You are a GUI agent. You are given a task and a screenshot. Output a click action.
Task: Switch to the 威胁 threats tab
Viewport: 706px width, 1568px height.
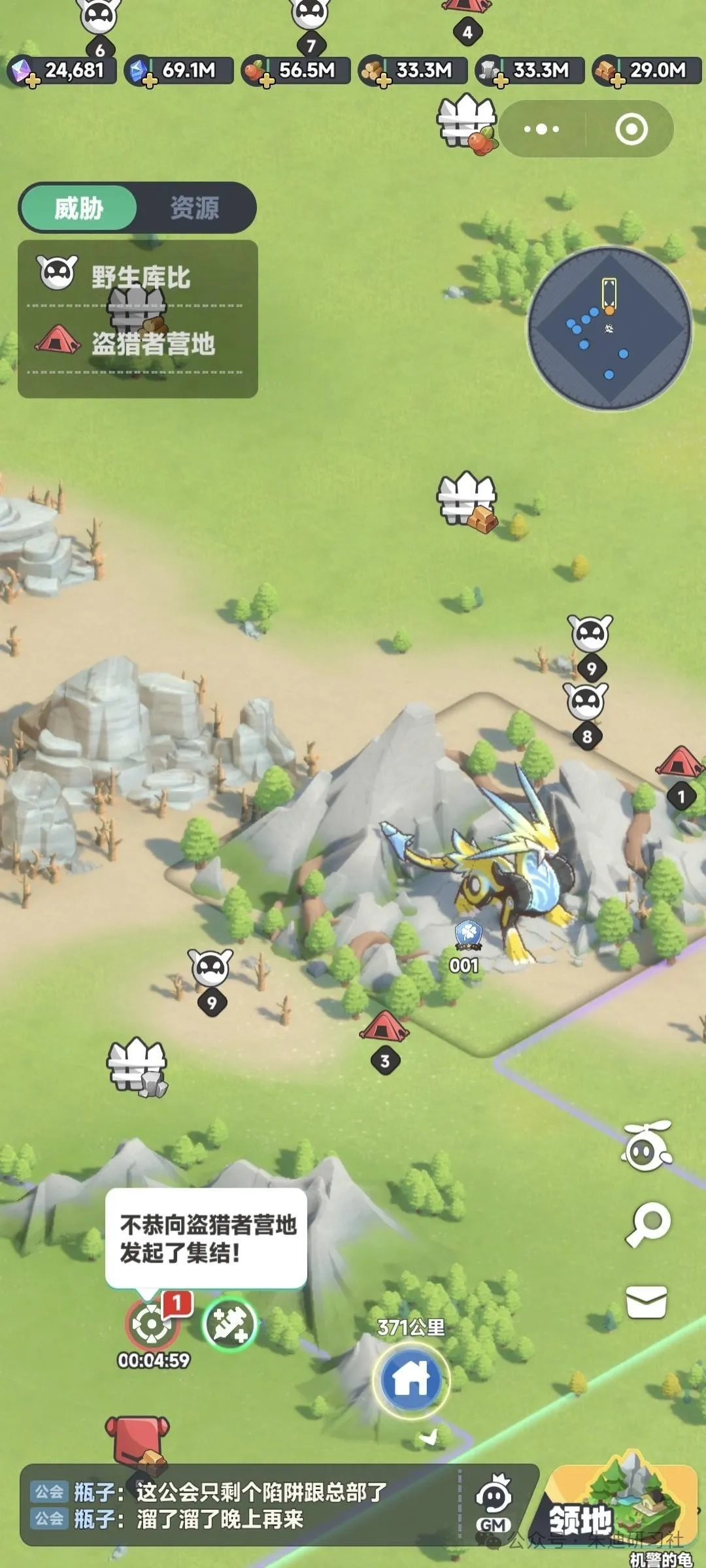78,208
